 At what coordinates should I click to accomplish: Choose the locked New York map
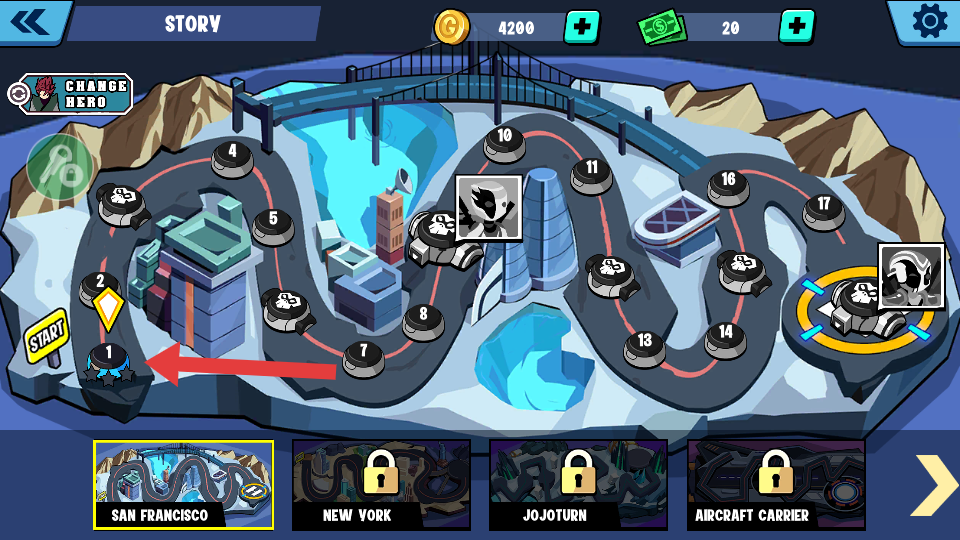(x=381, y=485)
